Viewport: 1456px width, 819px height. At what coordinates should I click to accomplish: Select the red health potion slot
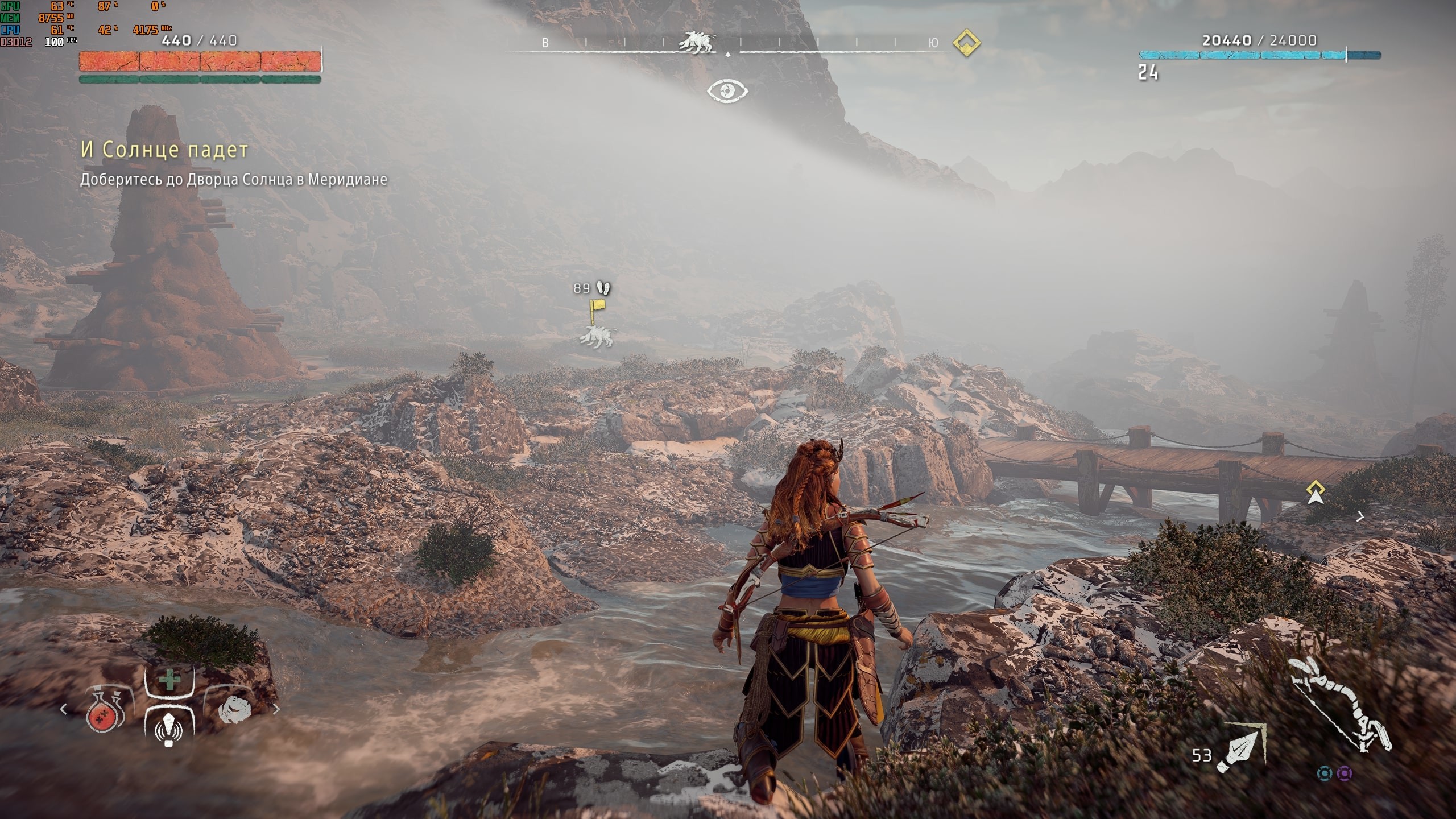[x=105, y=710]
